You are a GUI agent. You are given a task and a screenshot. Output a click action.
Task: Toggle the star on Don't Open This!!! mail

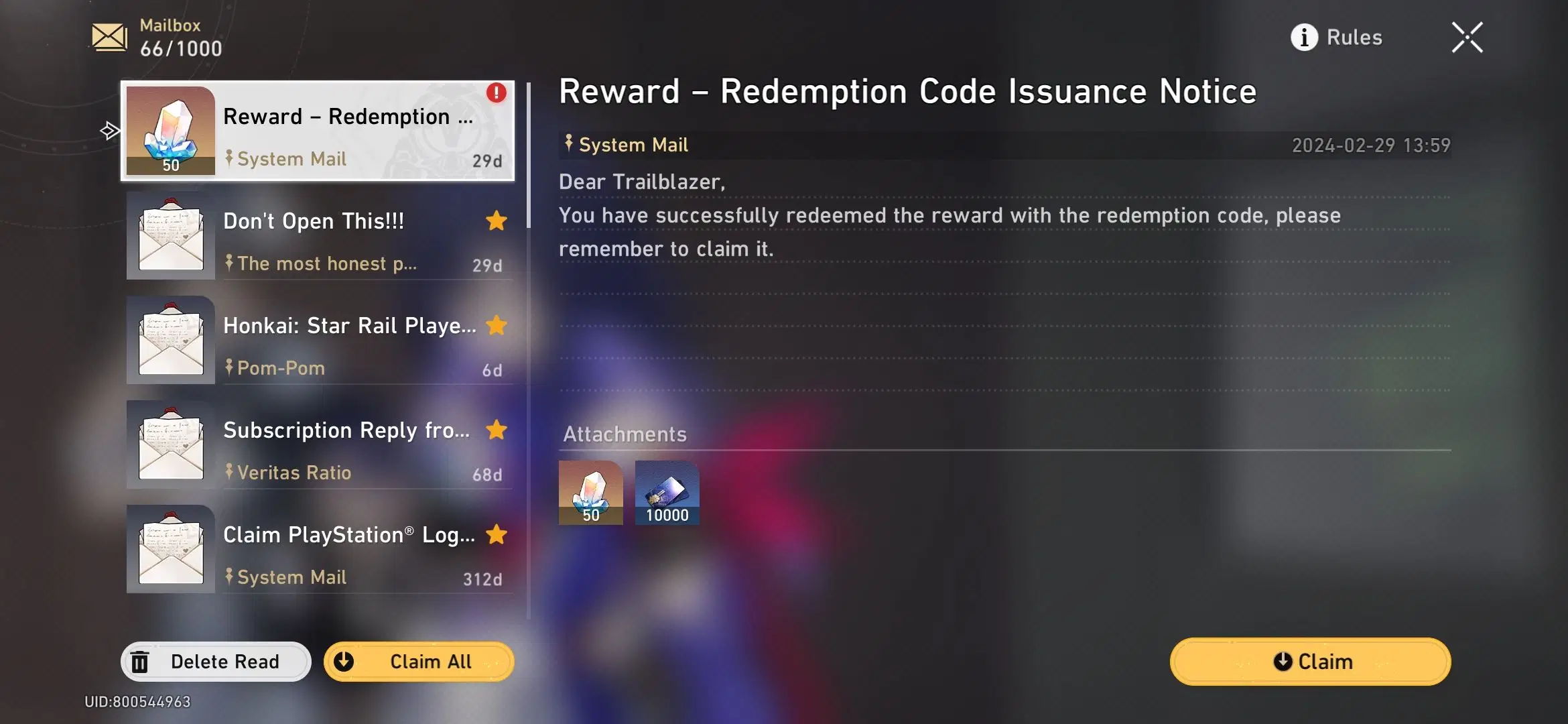pos(496,221)
